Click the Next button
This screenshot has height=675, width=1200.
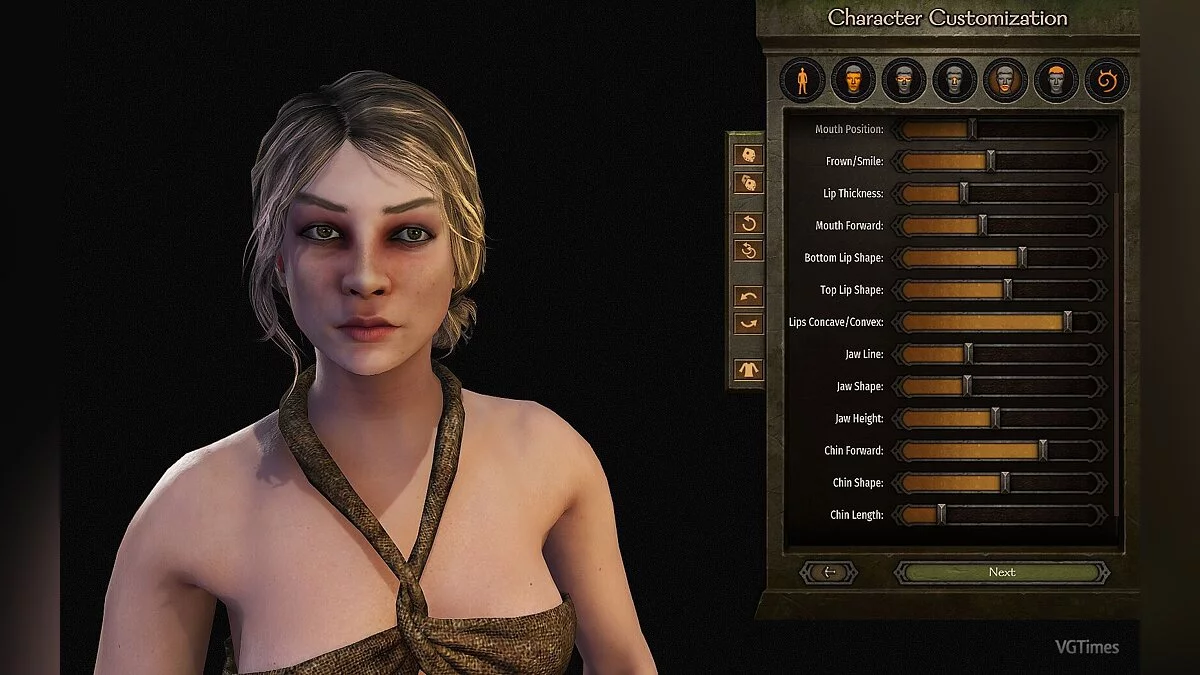click(x=1001, y=572)
